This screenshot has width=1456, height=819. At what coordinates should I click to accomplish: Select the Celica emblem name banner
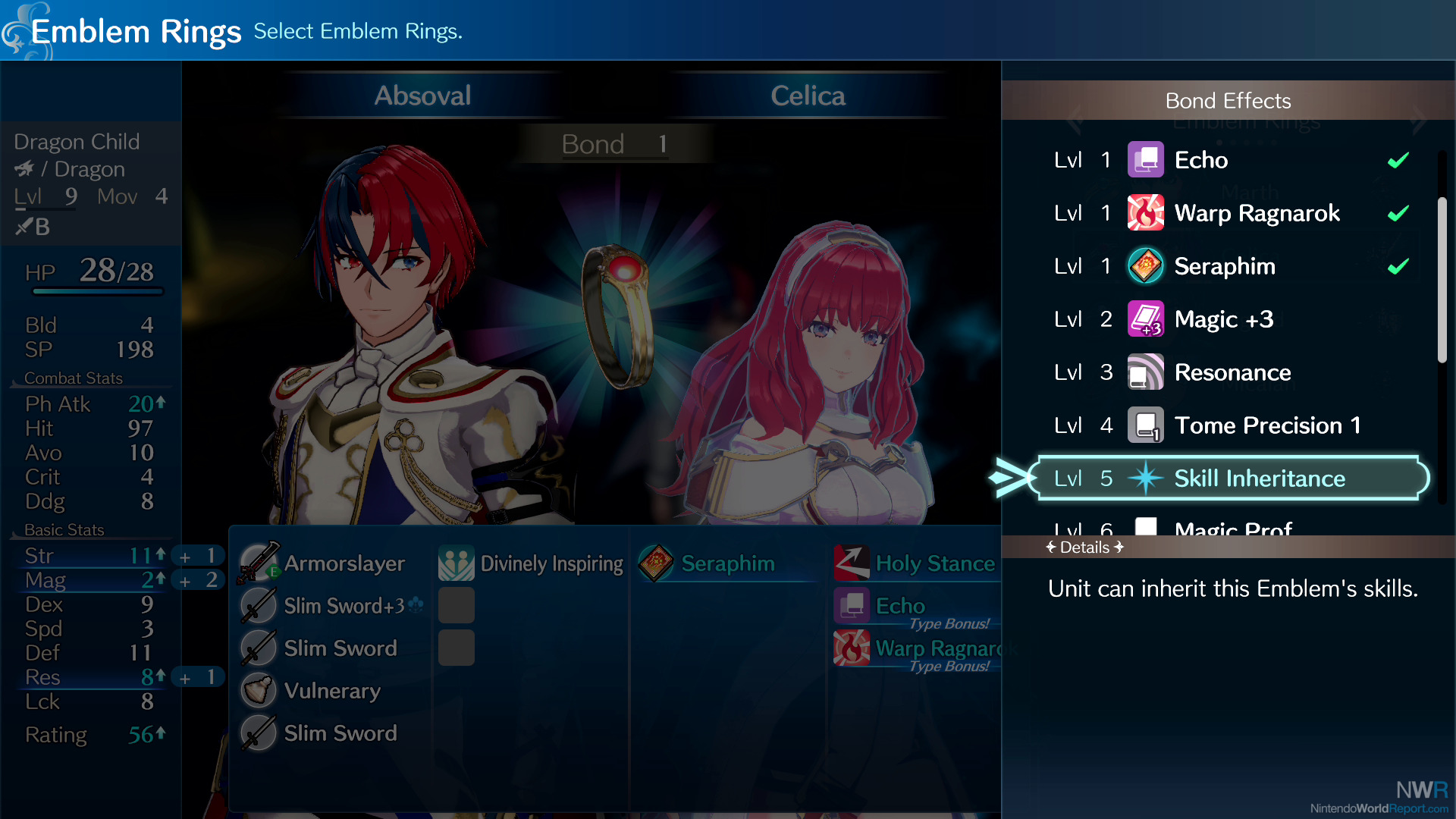click(808, 96)
